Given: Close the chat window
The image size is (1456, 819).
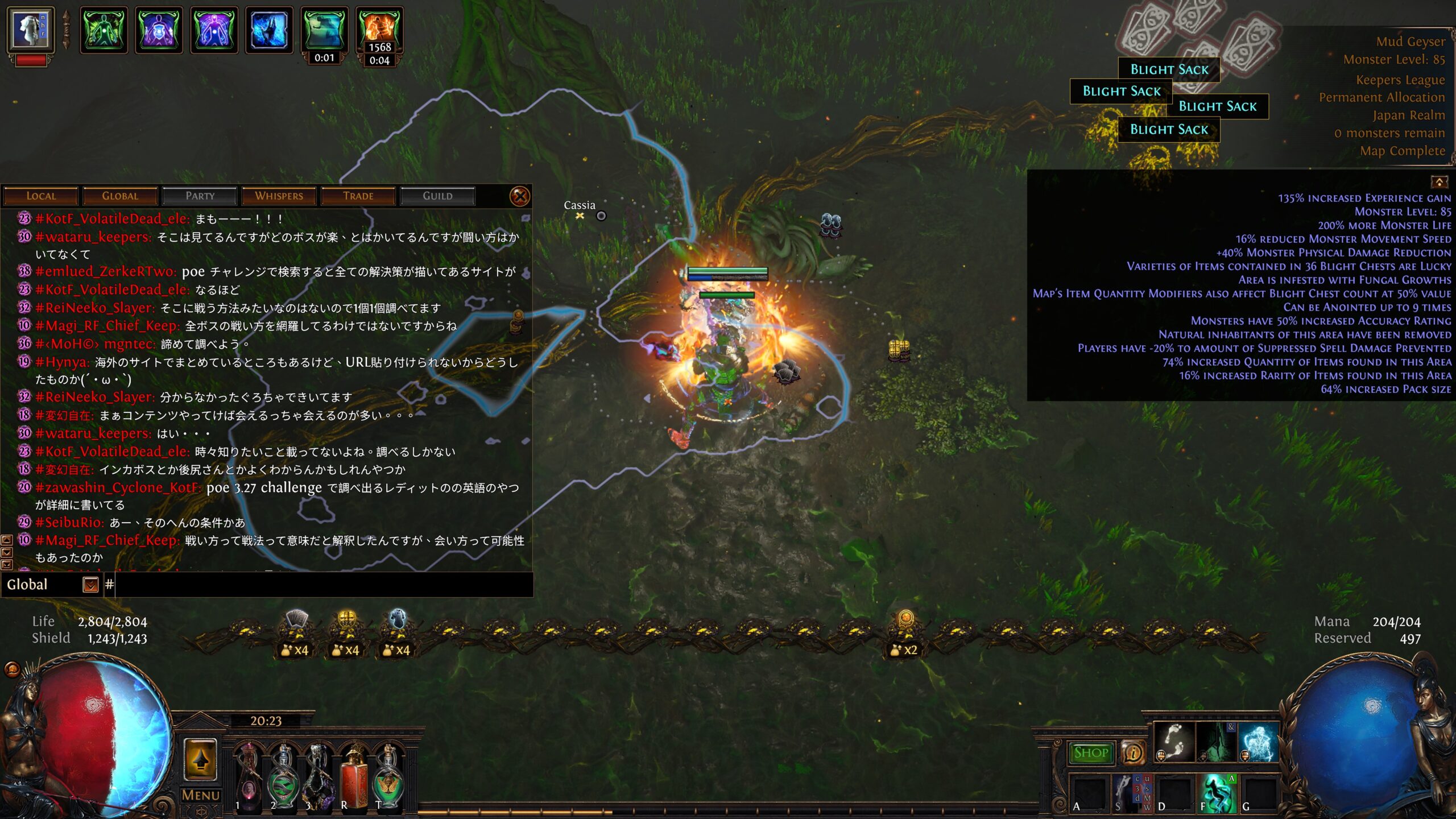Looking at the screenshot, I should 519,197.
